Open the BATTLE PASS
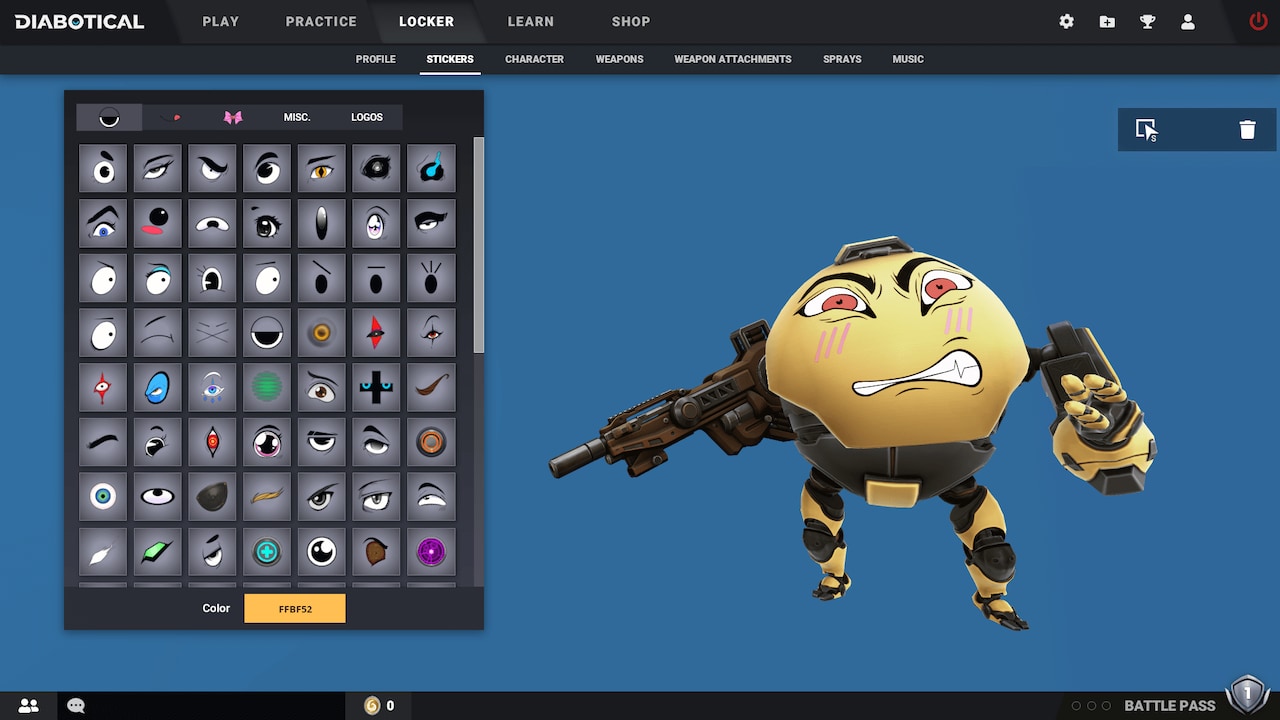Viewport: 1280px width, 720px height. (x=1168, y=705)
